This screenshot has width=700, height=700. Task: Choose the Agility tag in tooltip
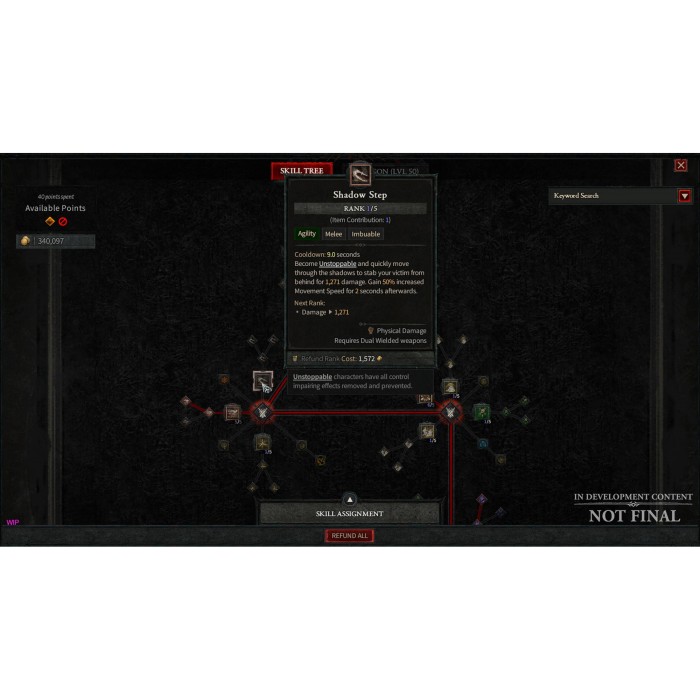pyautogui.click(x=307, y=234)
